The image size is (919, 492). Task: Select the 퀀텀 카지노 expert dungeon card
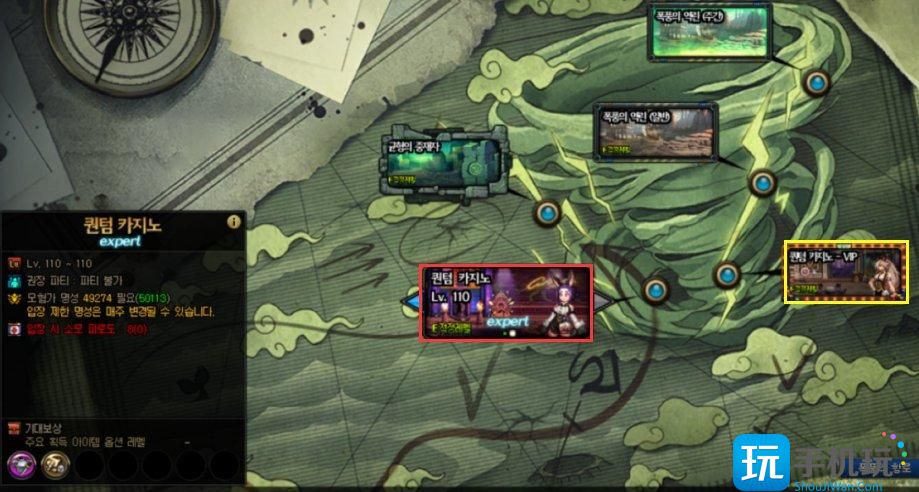point(505,301)
